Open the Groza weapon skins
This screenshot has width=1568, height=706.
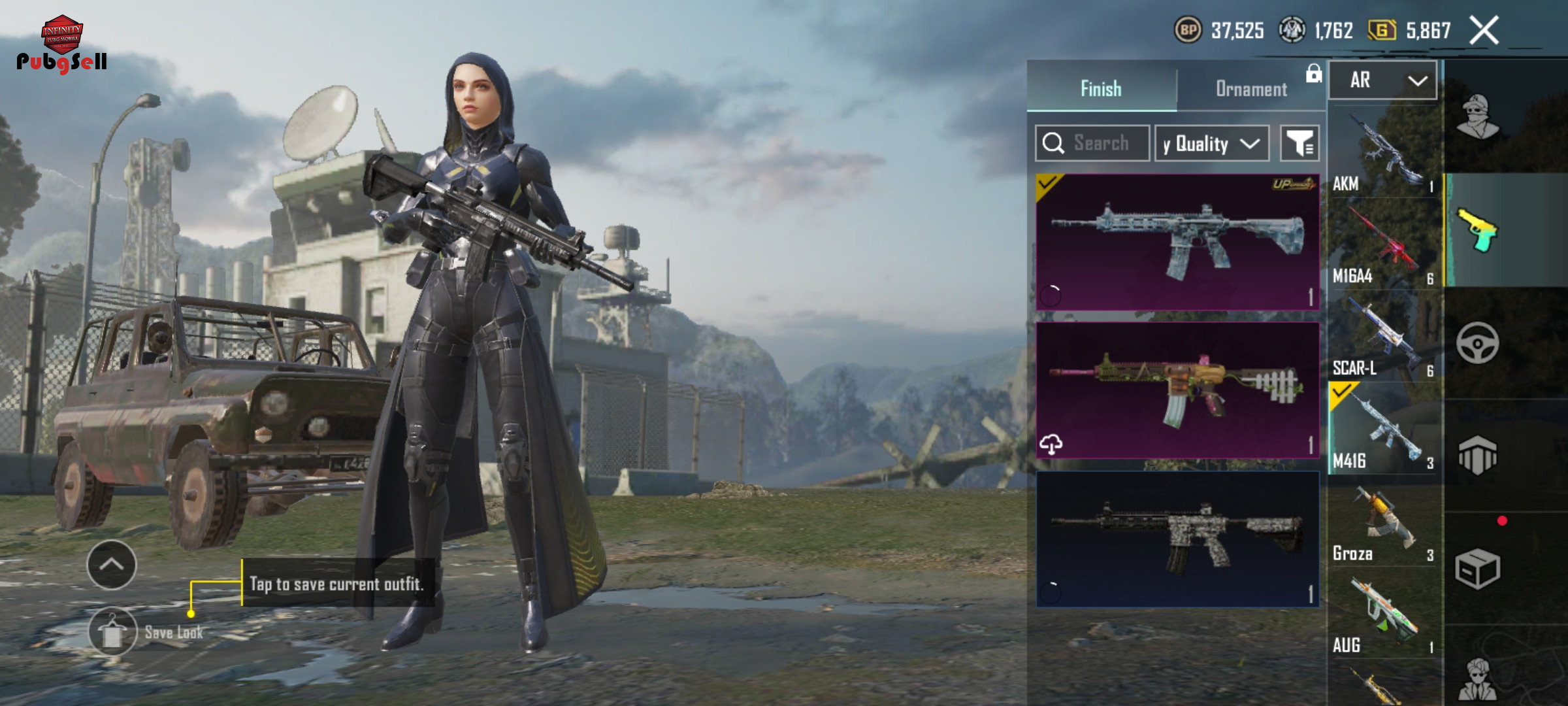(1384, 524)
